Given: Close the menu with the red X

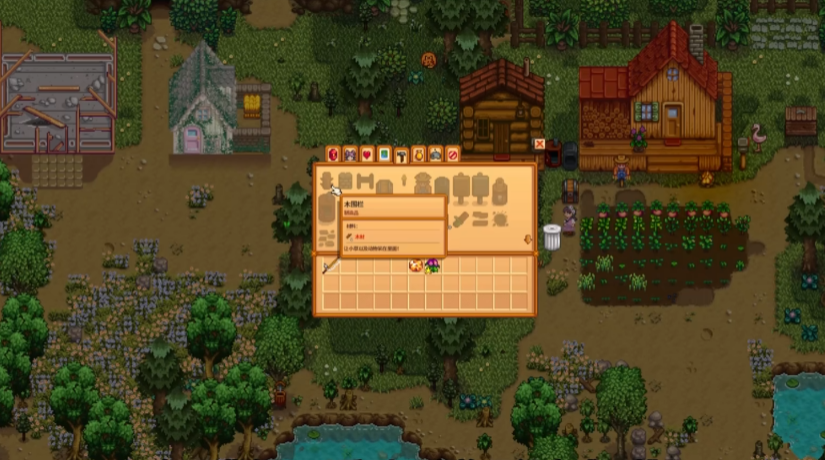Looking at the screenshot, I should [x=540, y=144].
